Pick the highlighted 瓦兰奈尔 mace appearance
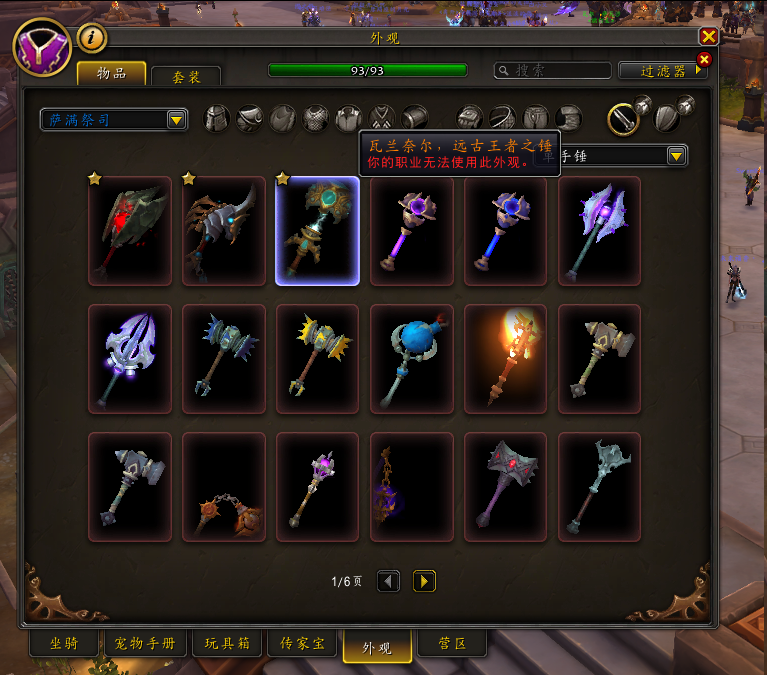767x675 pixels. coord(317,231)
